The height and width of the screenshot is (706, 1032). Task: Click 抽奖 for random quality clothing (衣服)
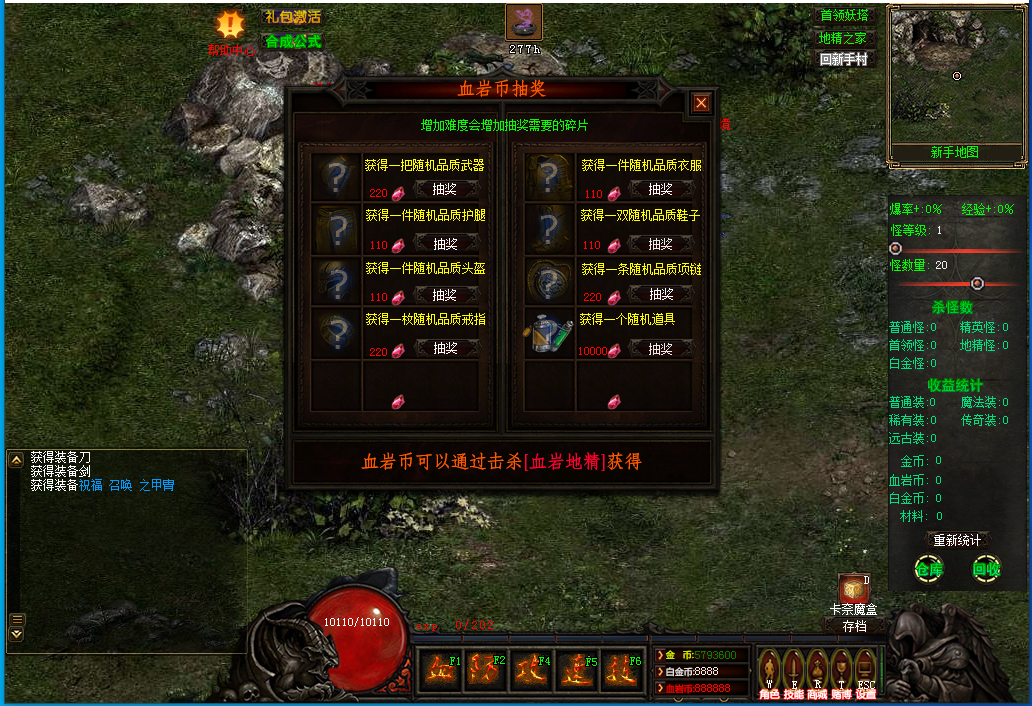pos(660,189)
